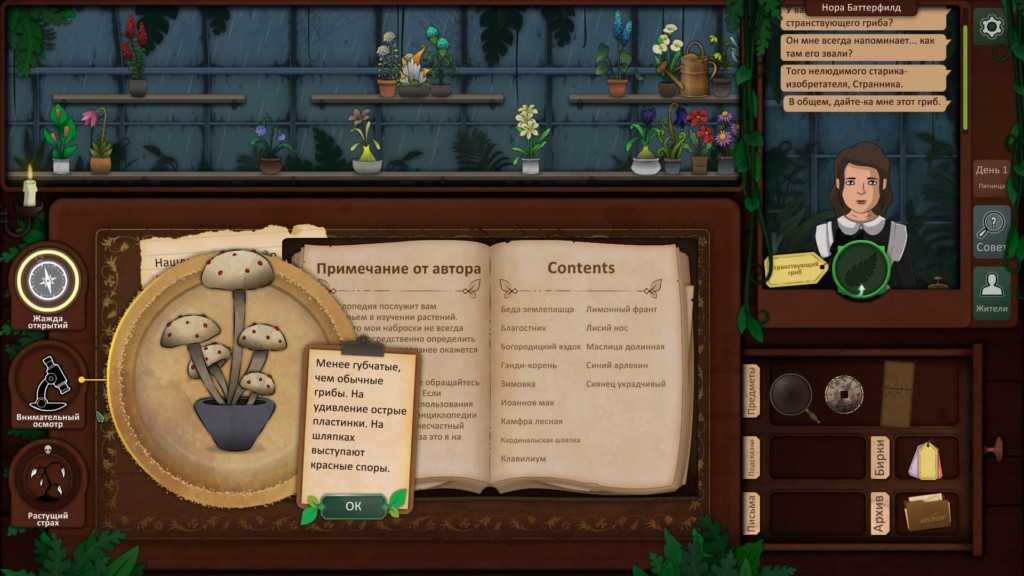This screenshot has height=576, width=1024.
Task: Ask for a hint with Совет
Action: point(991,232)
